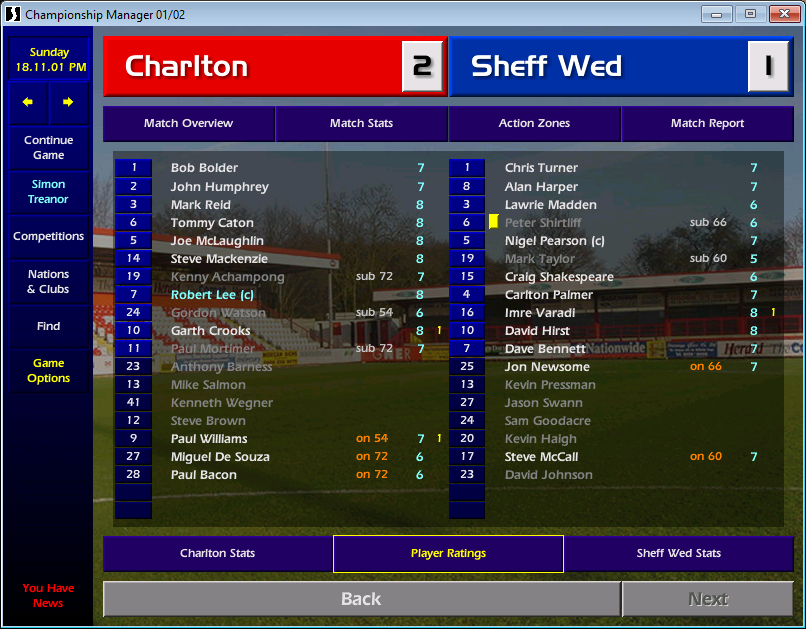Continue Game from the sidebar
Screen dimensions: 806x629
48,148
